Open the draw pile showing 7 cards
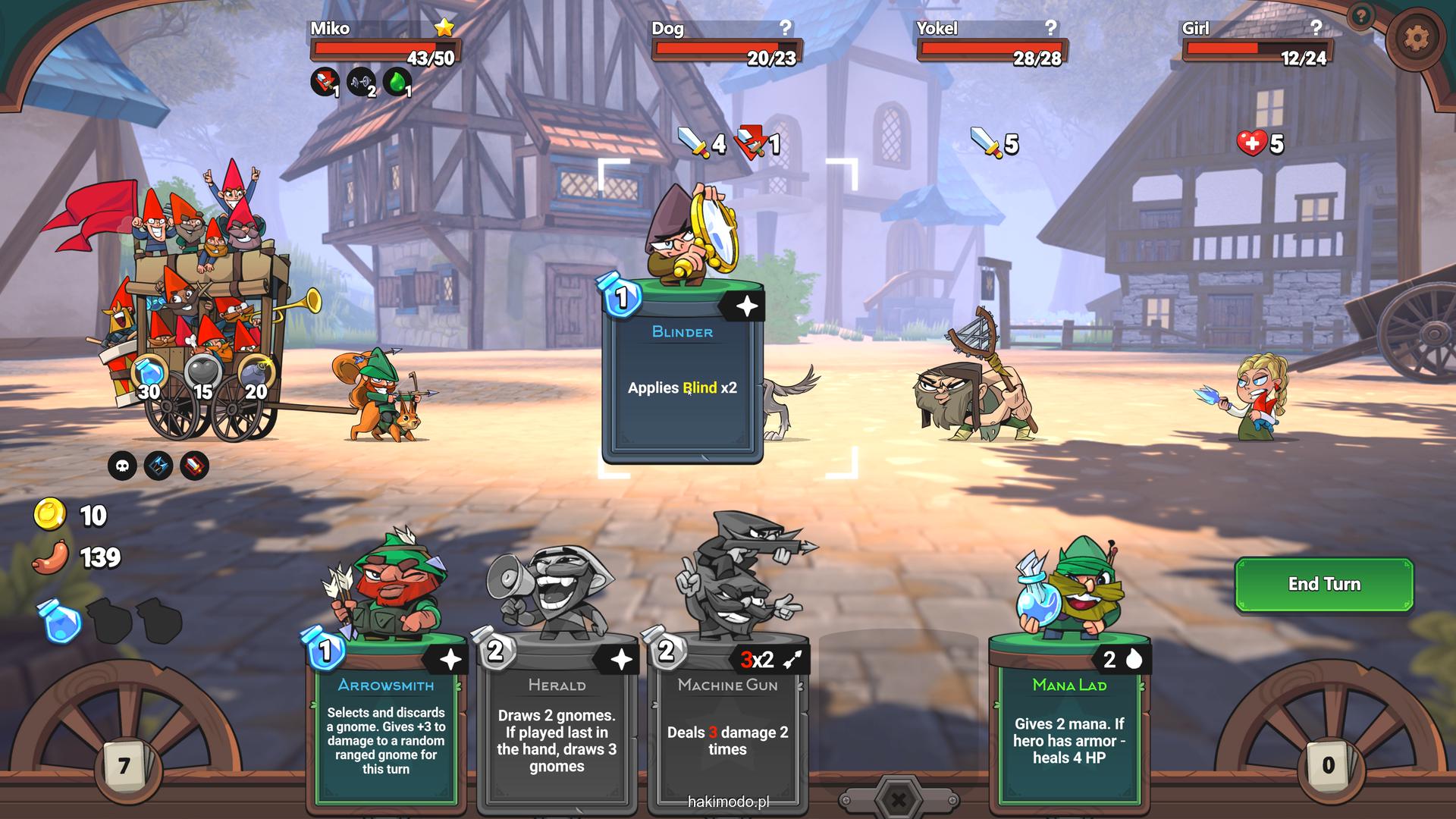Viewport: 1456px width, 819px height. click(x=124, y=766)
